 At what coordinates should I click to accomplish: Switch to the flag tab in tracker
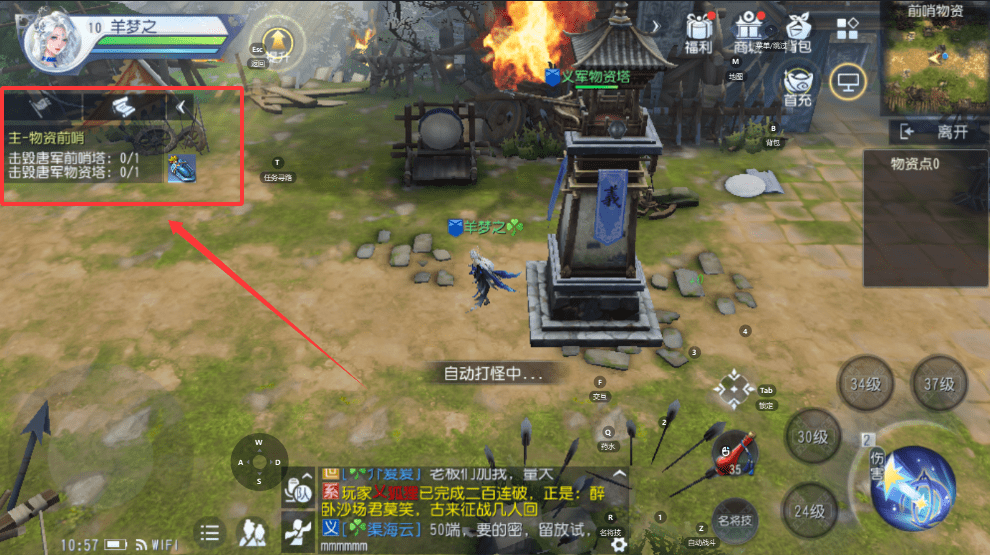click(41, 105)
